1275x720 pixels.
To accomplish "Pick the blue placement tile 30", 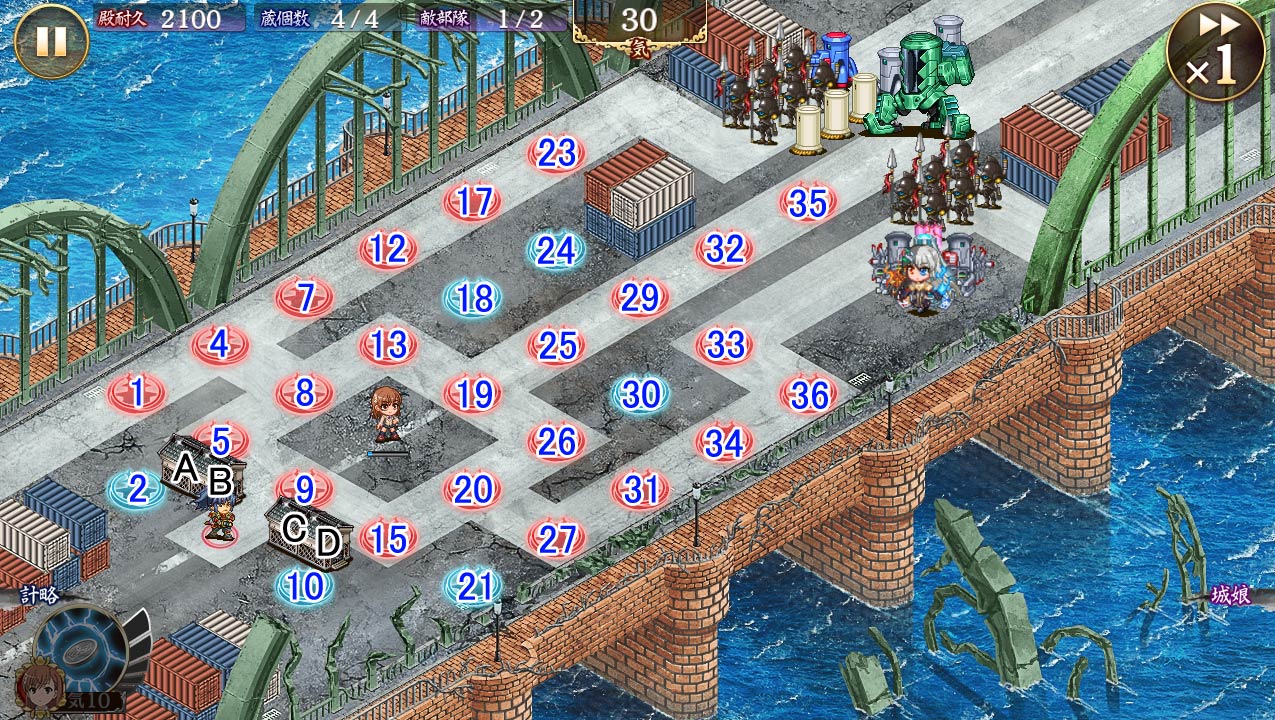I will pyautogui.click(x=640, y=395).
